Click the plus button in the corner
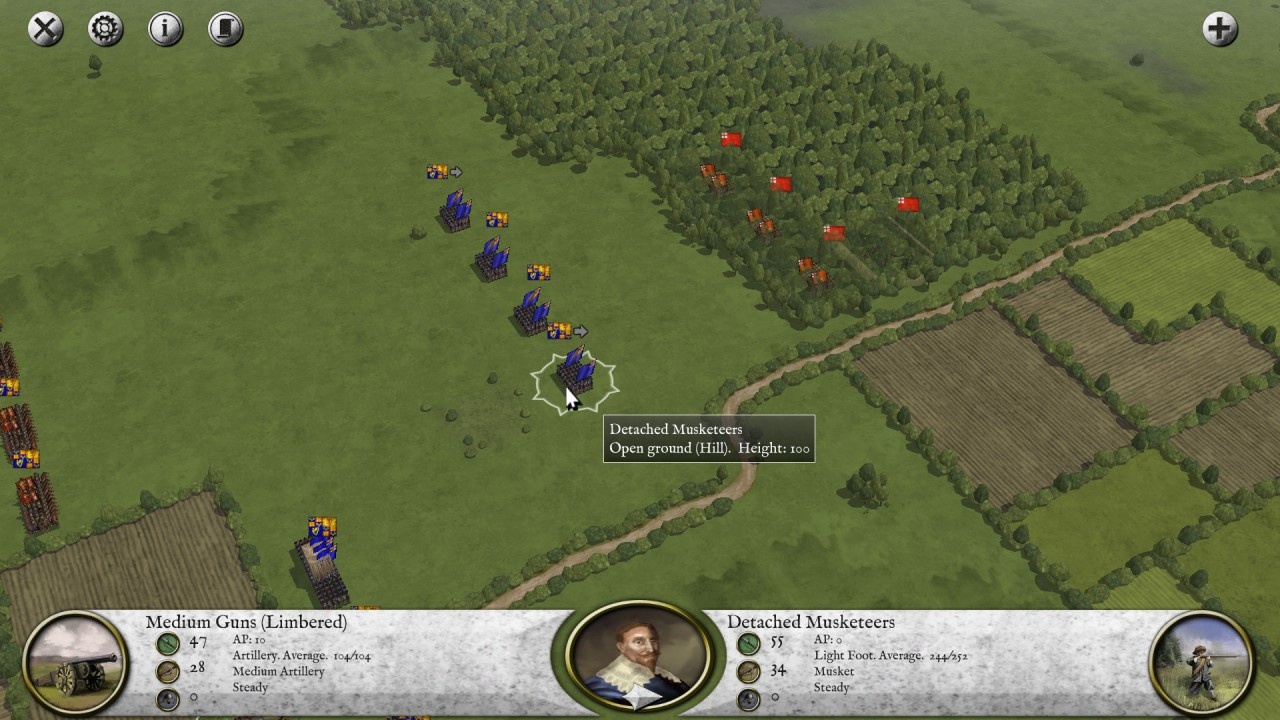The height and width of the screenshot is (720, 1280). (1219, 28)
